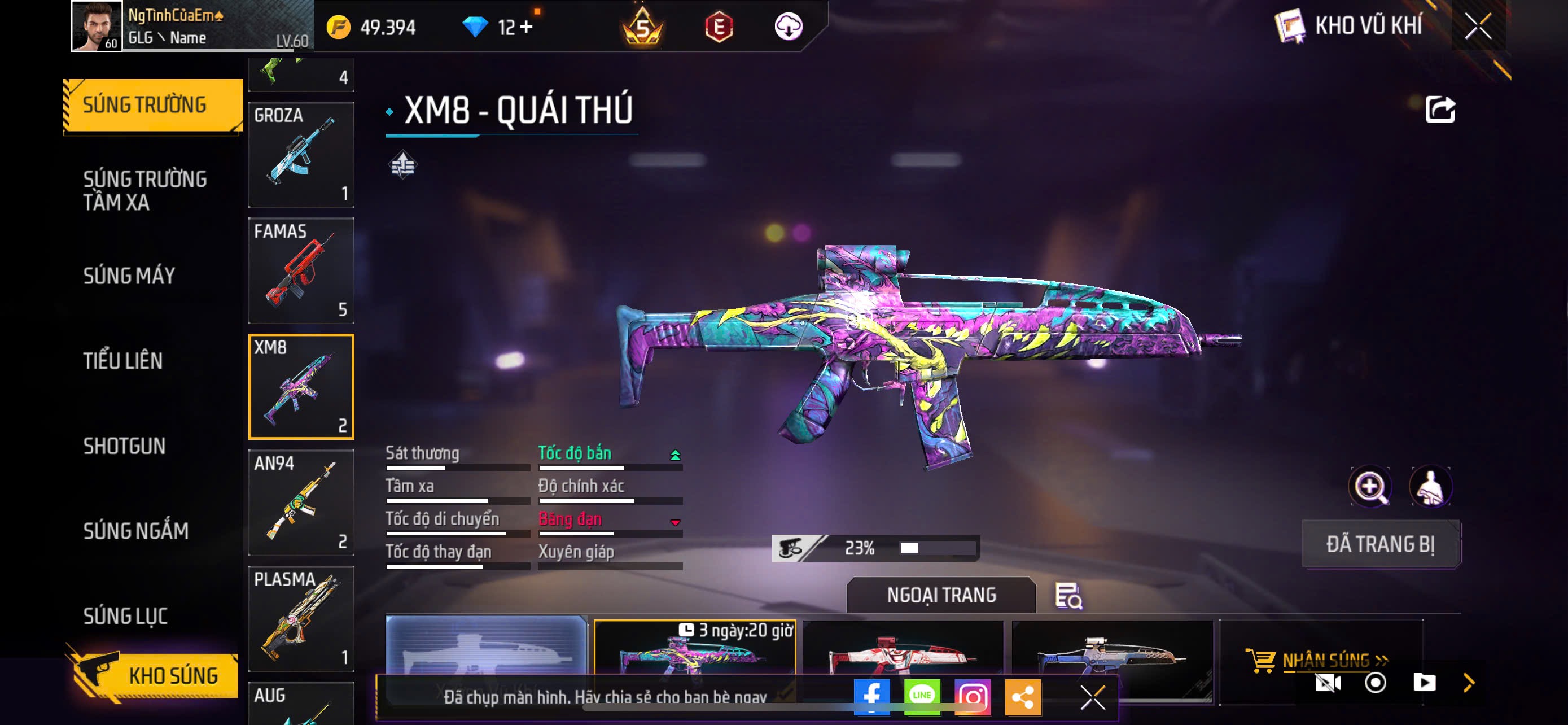Image resolution: width=1568 pixels, height=725 pixels.
Task: Select the GROZA weapon tile
Action: pos(301,155)
